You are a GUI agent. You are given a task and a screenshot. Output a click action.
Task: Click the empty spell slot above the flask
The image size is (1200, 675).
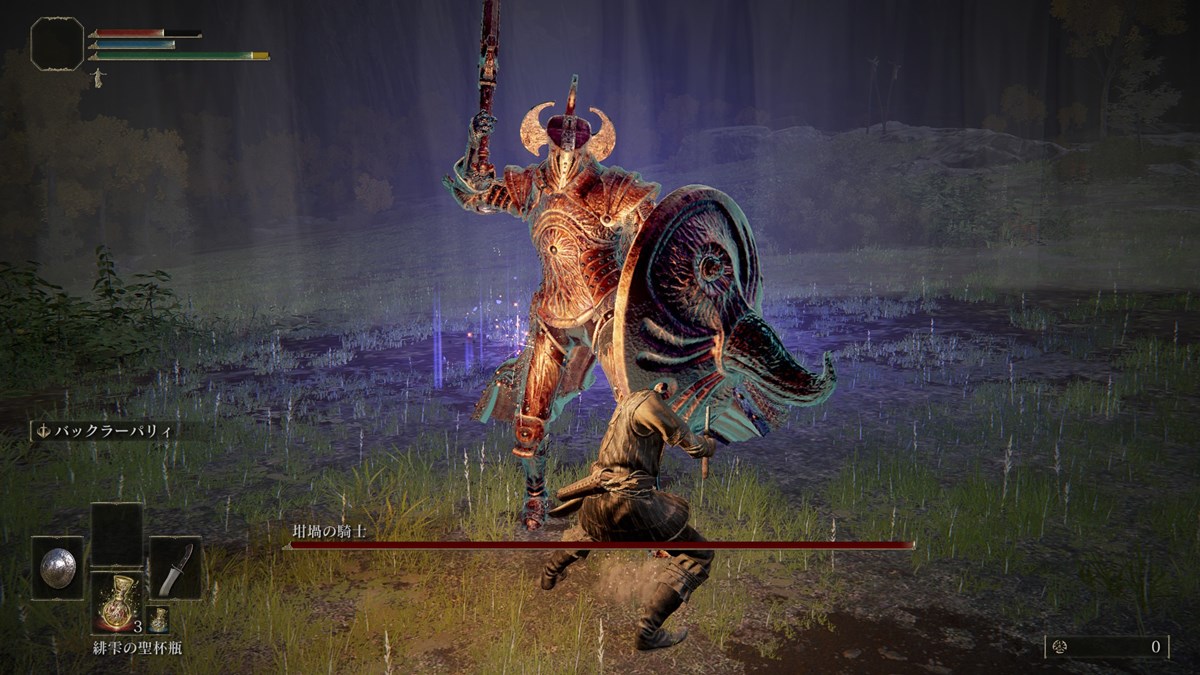(x=116, y=533)
